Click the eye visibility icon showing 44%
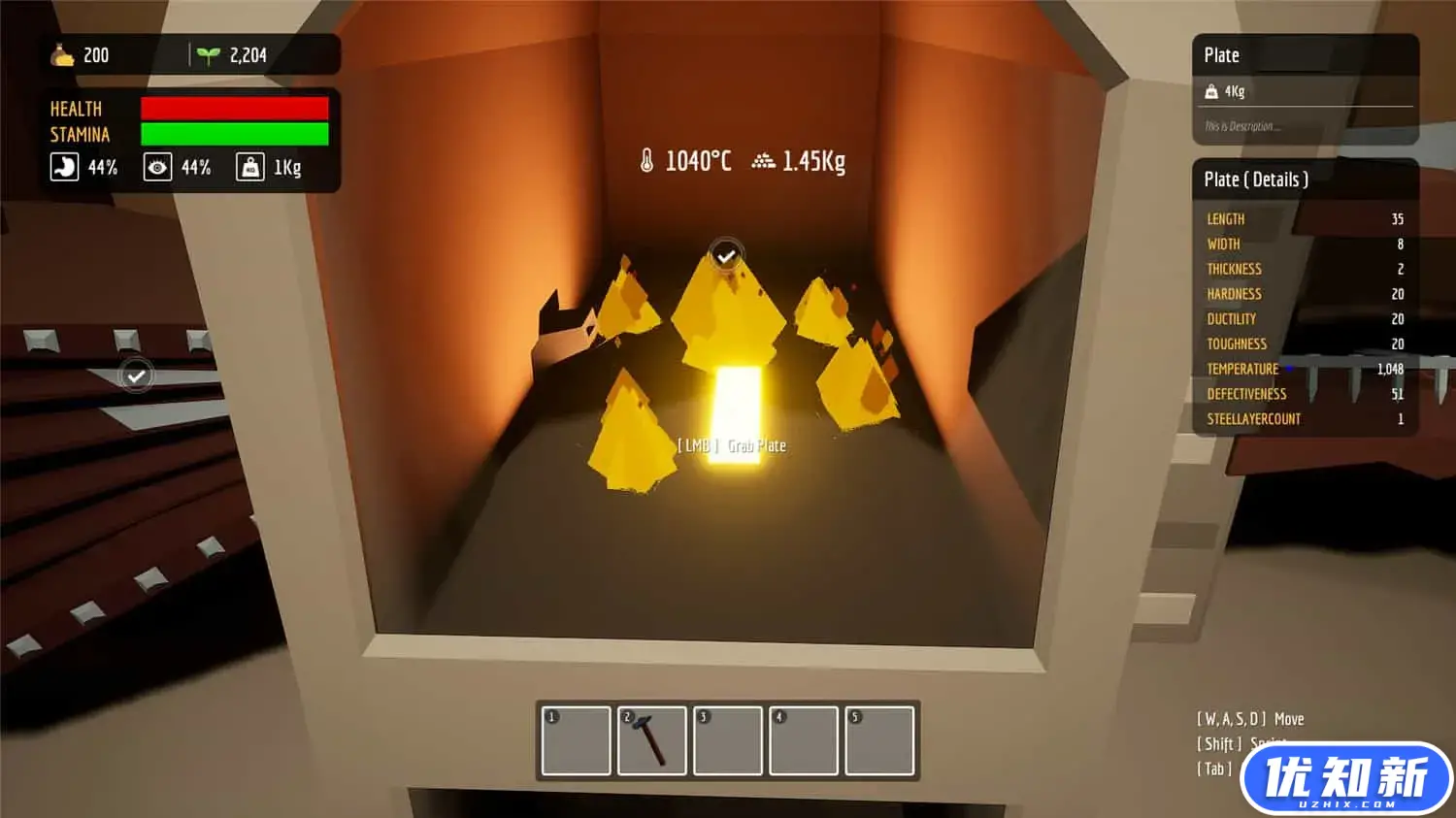Viewport: 1456px width, 818px height. [157, 167]
